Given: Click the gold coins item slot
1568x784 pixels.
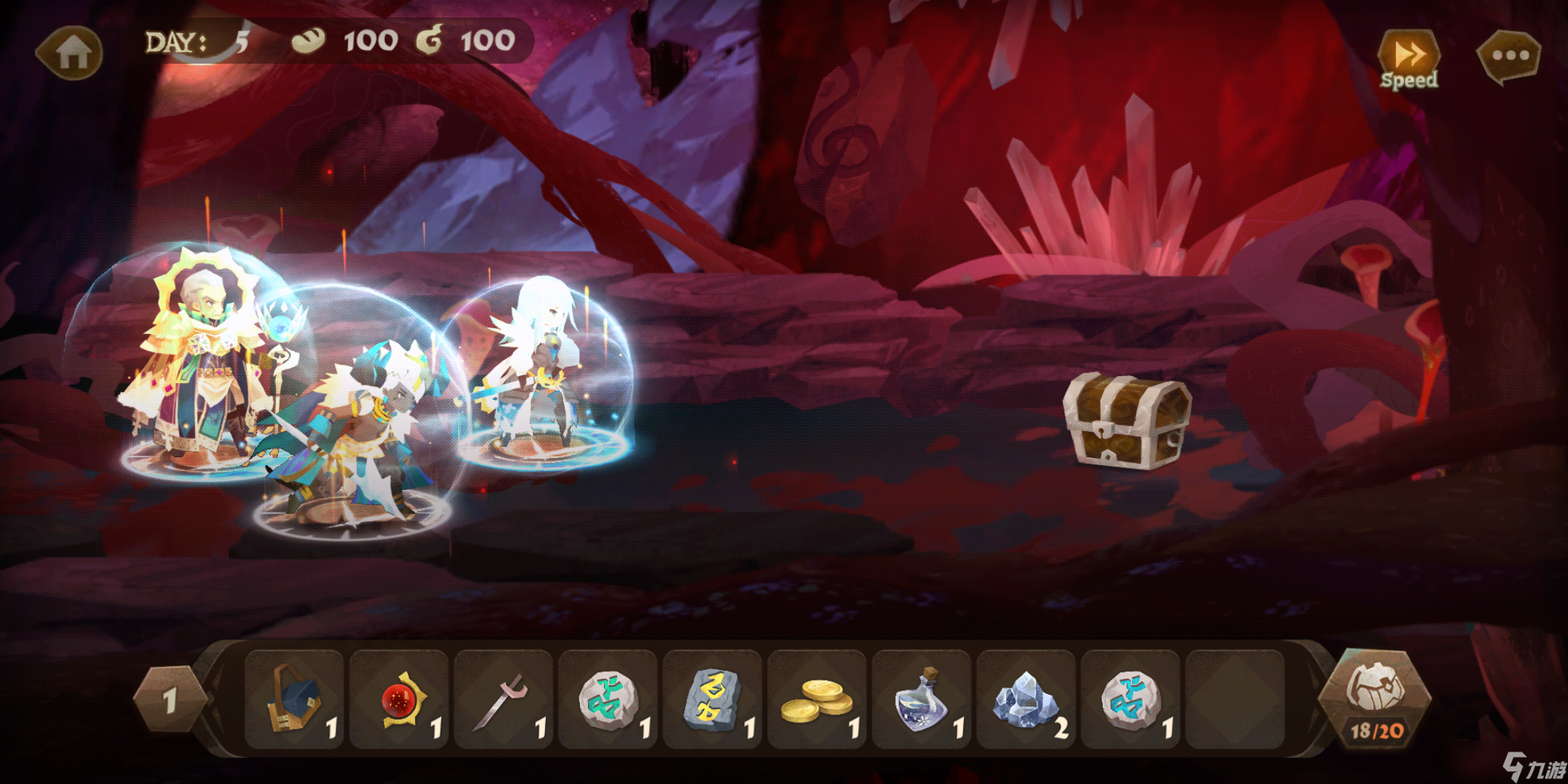Looking at the screenshot, I should [817, 700].
